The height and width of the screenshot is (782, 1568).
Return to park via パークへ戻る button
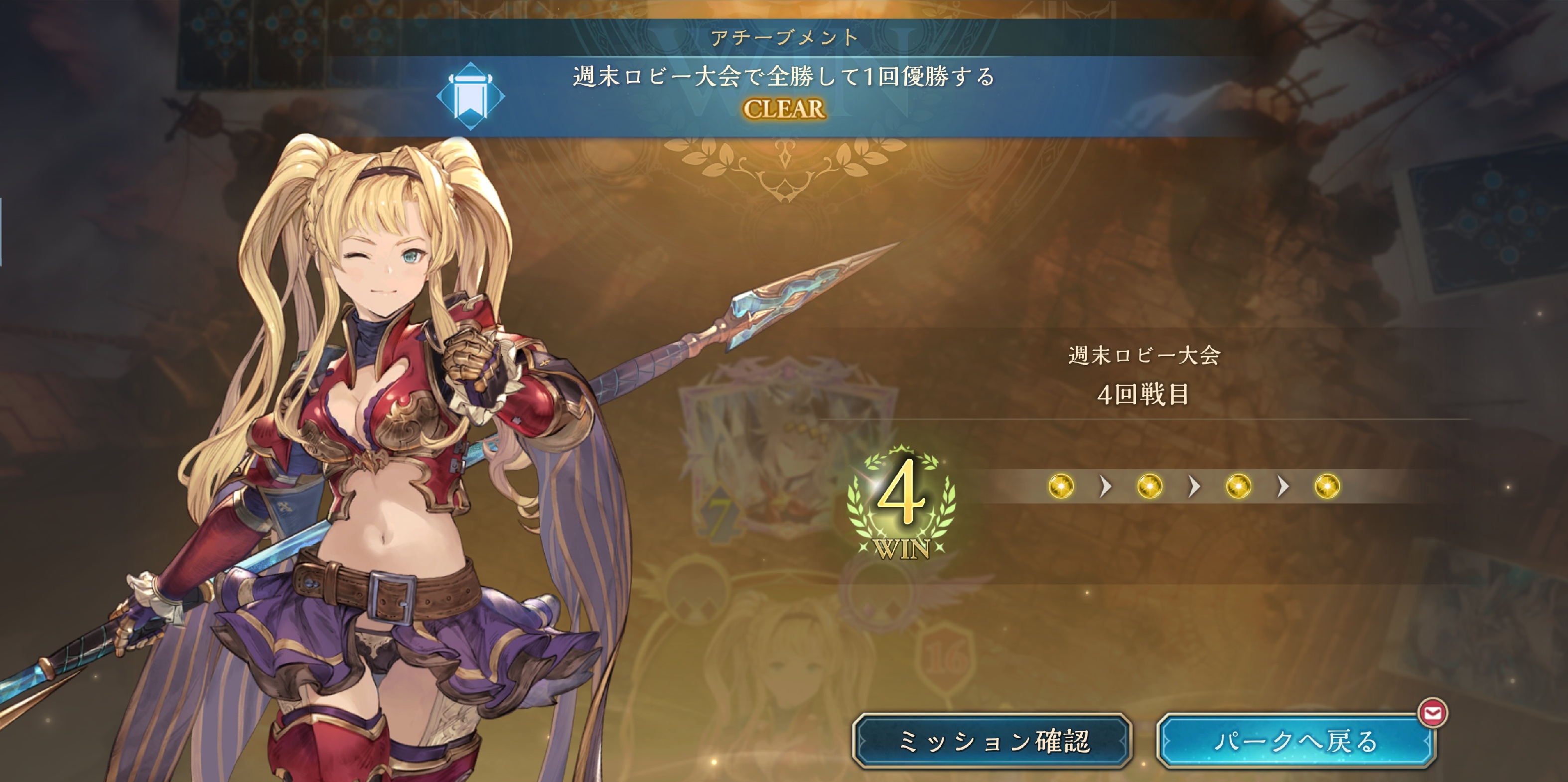tap(1295, 742)
